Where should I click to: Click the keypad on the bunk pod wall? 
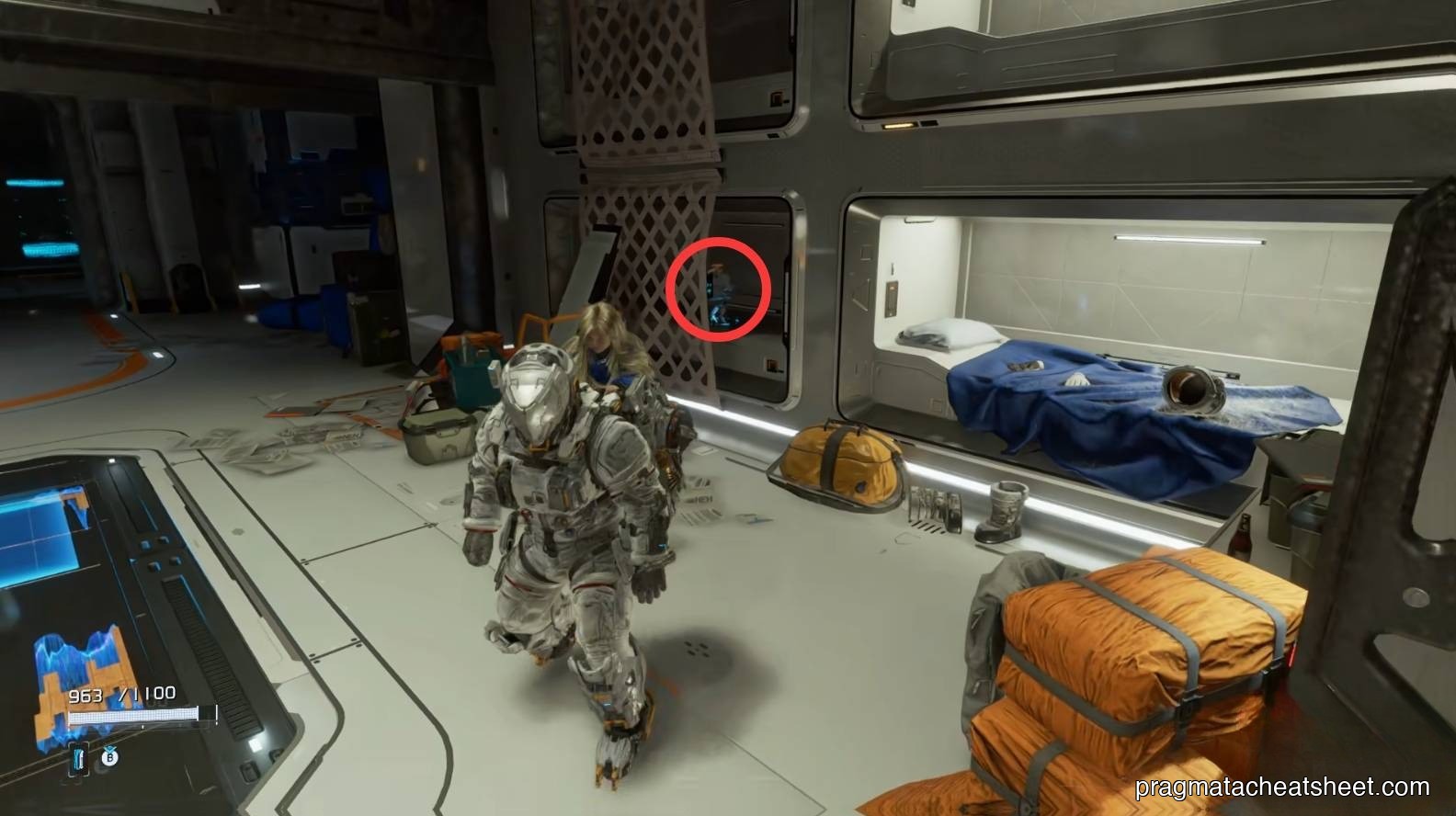(891, 298)
